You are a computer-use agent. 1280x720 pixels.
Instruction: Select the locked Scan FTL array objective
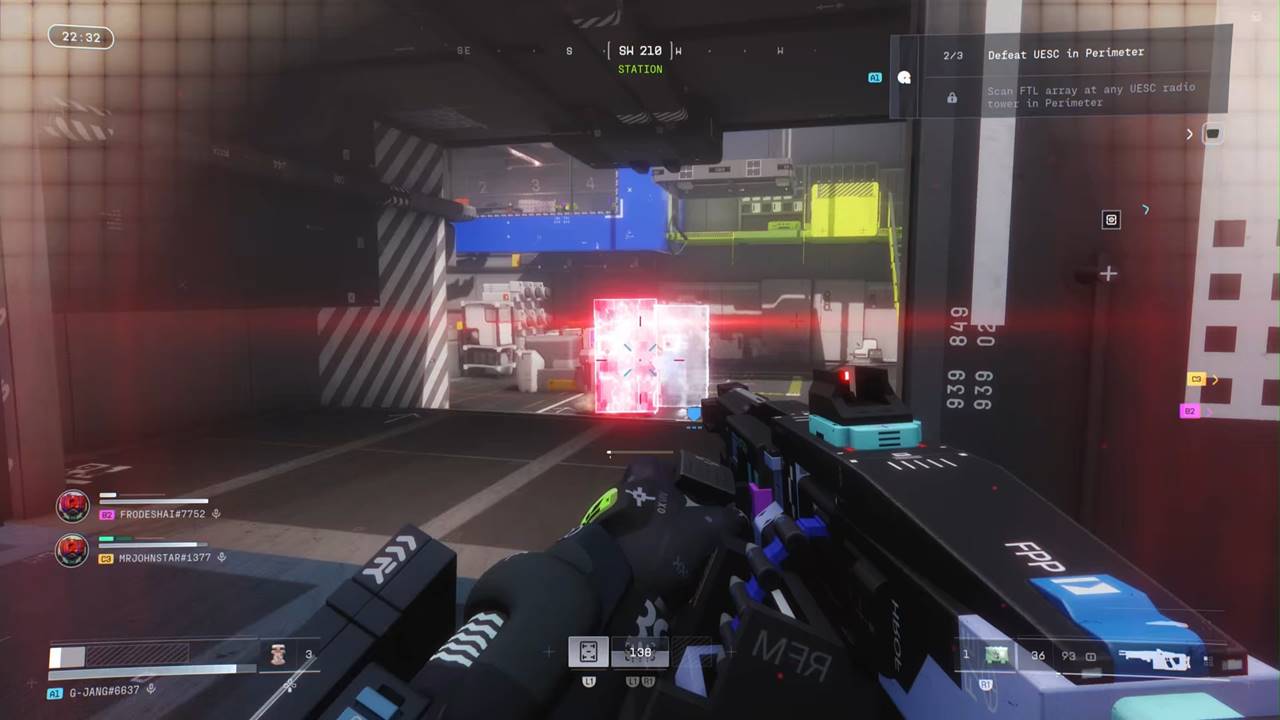click(1090, 96)
